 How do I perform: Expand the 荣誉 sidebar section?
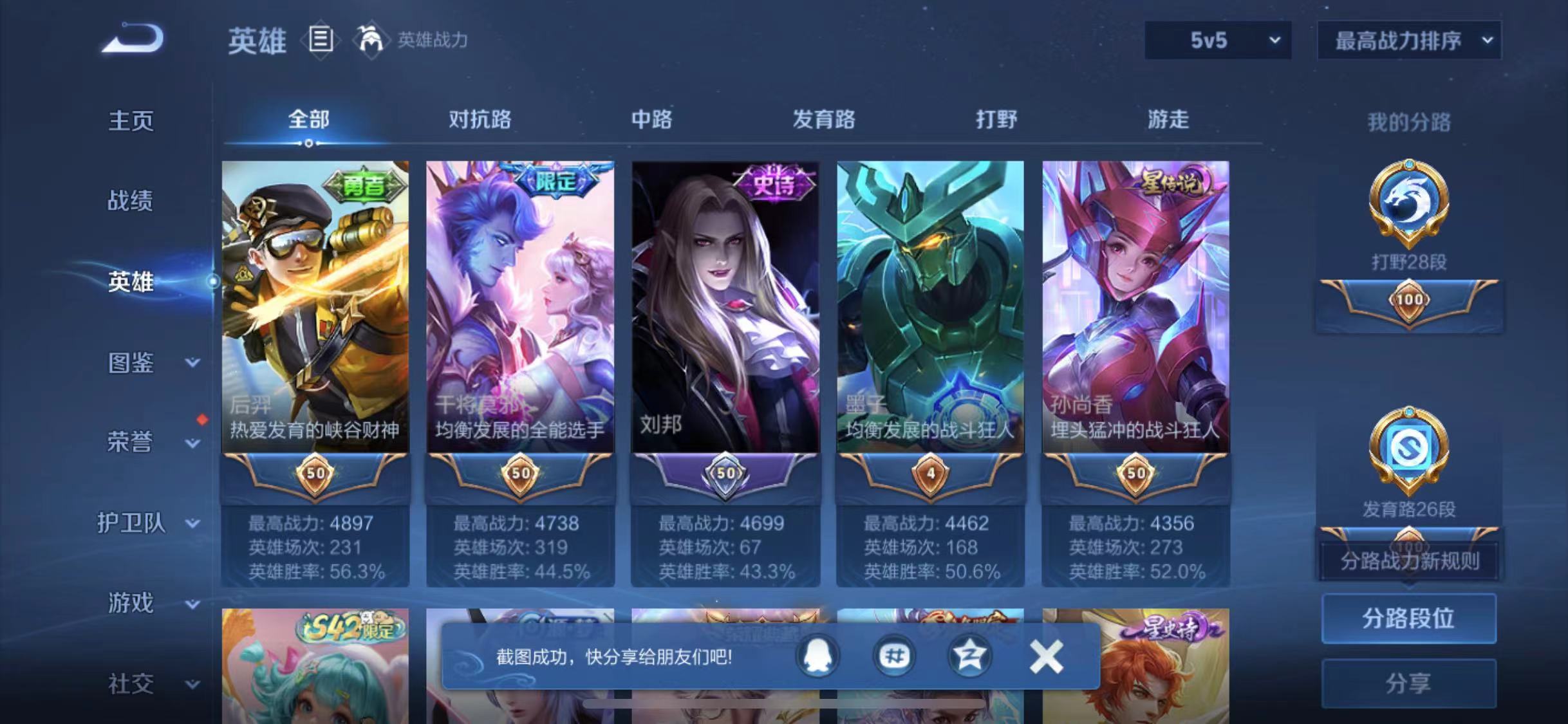[131, 443]
